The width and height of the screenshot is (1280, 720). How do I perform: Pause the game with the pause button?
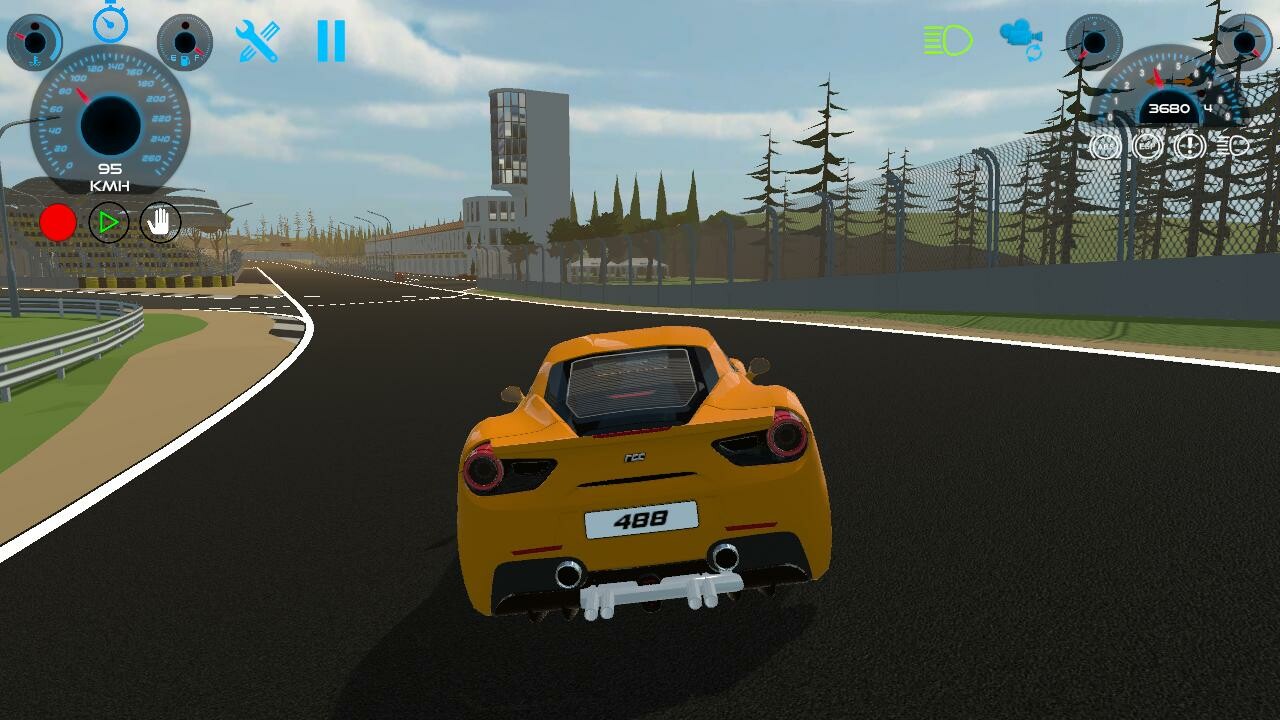tap(330, 40)
